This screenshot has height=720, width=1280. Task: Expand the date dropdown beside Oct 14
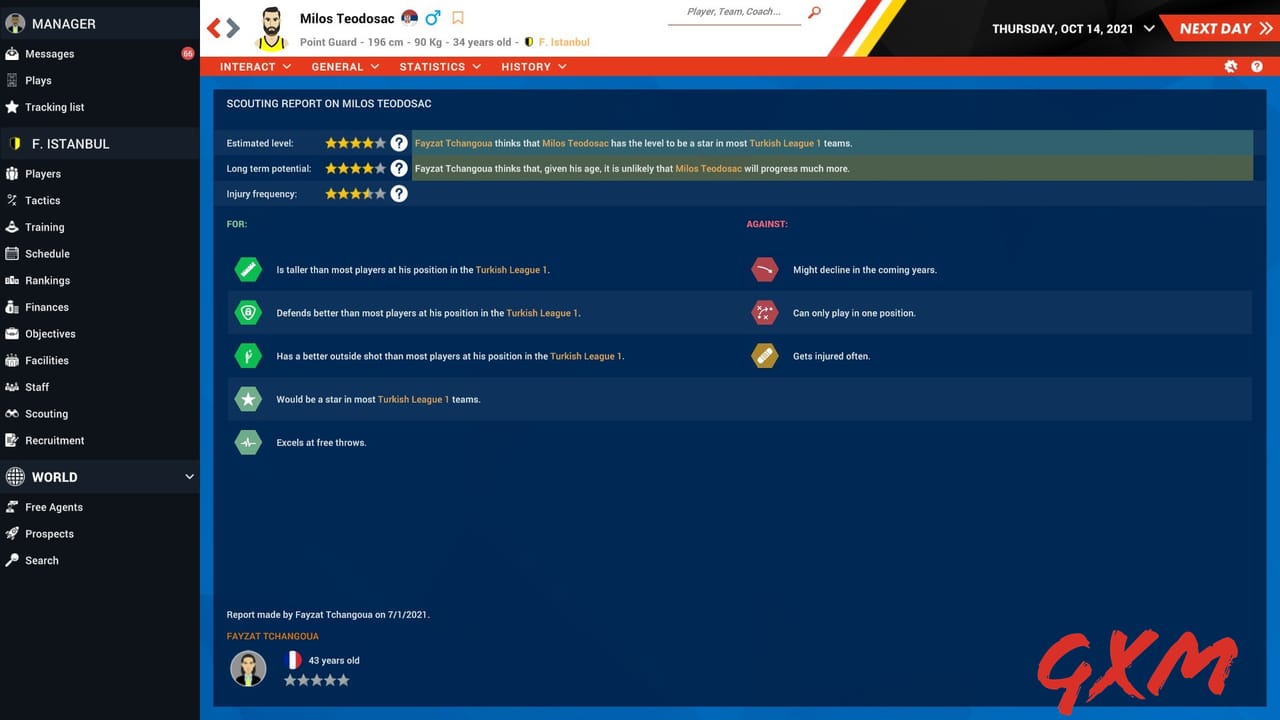(1148, 29)
